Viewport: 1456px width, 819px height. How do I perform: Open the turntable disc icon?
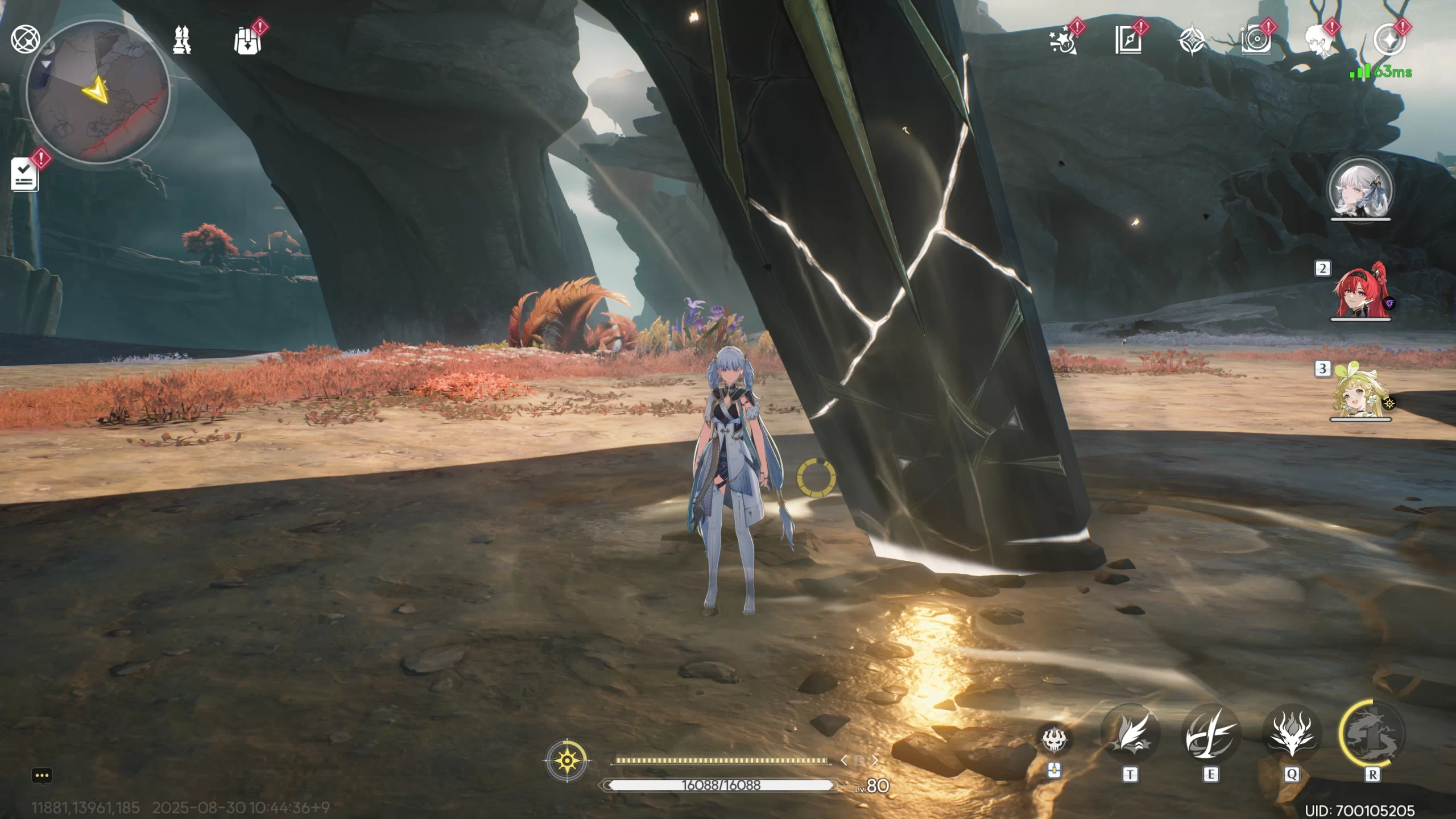coord(1255,41)
